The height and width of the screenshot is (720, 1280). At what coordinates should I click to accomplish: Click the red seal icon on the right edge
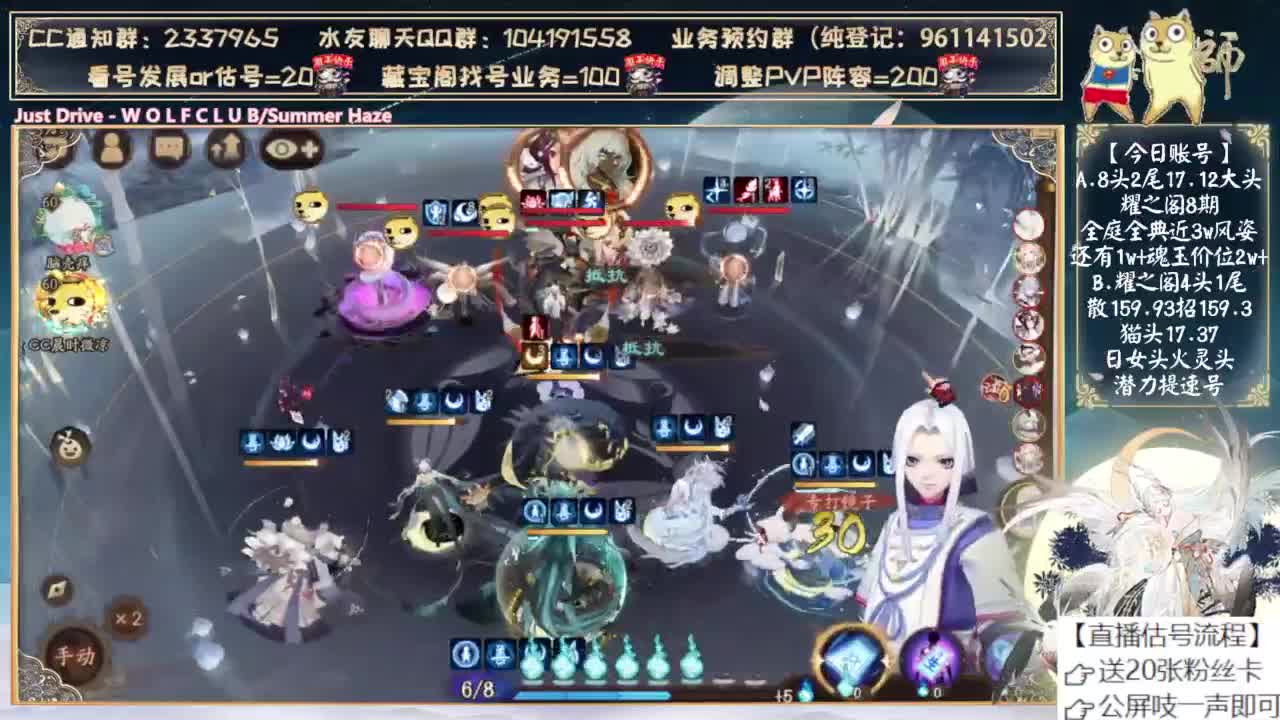[x=994, y=390]
